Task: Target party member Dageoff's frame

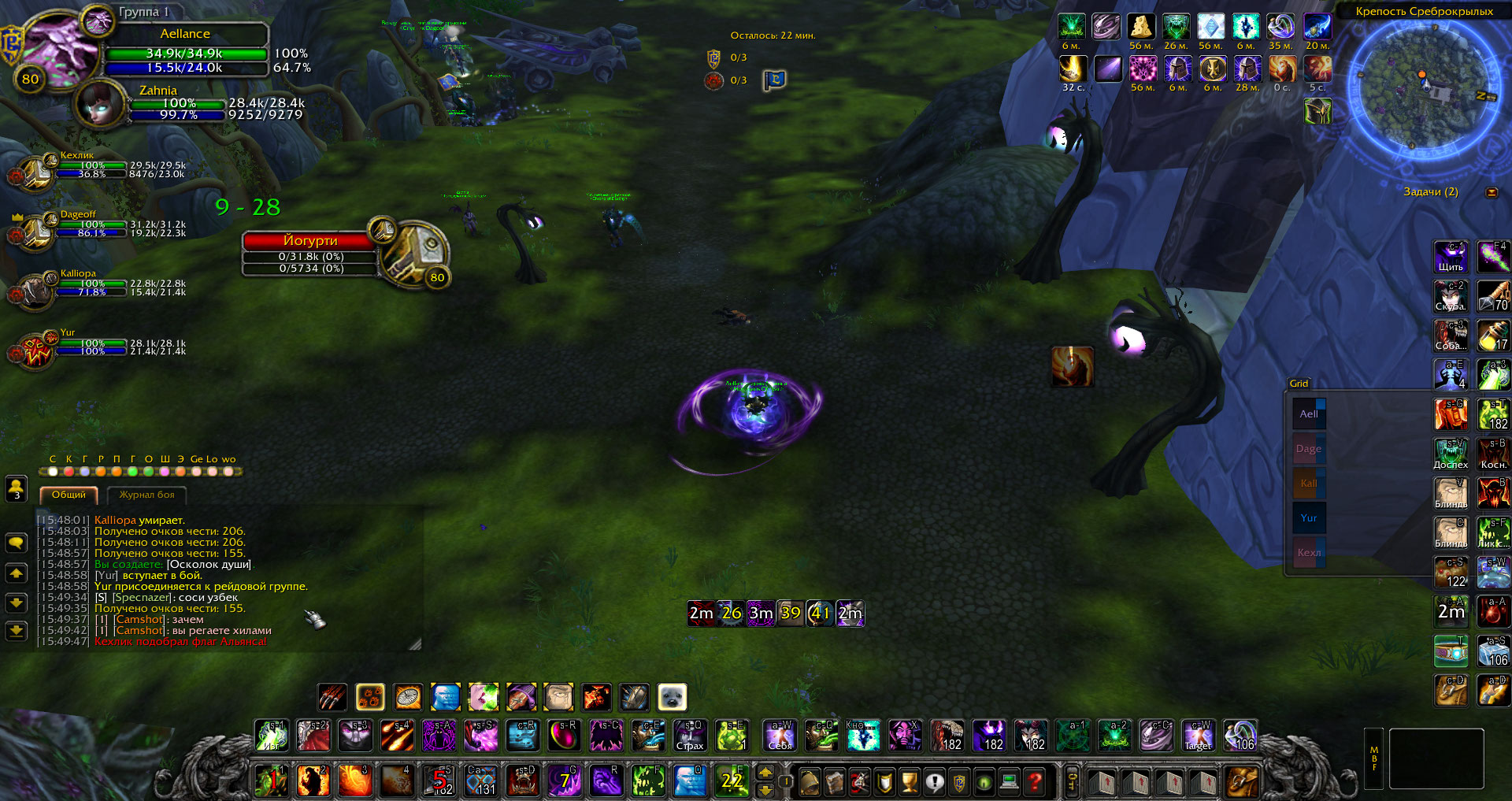Action: pos(35,230)
